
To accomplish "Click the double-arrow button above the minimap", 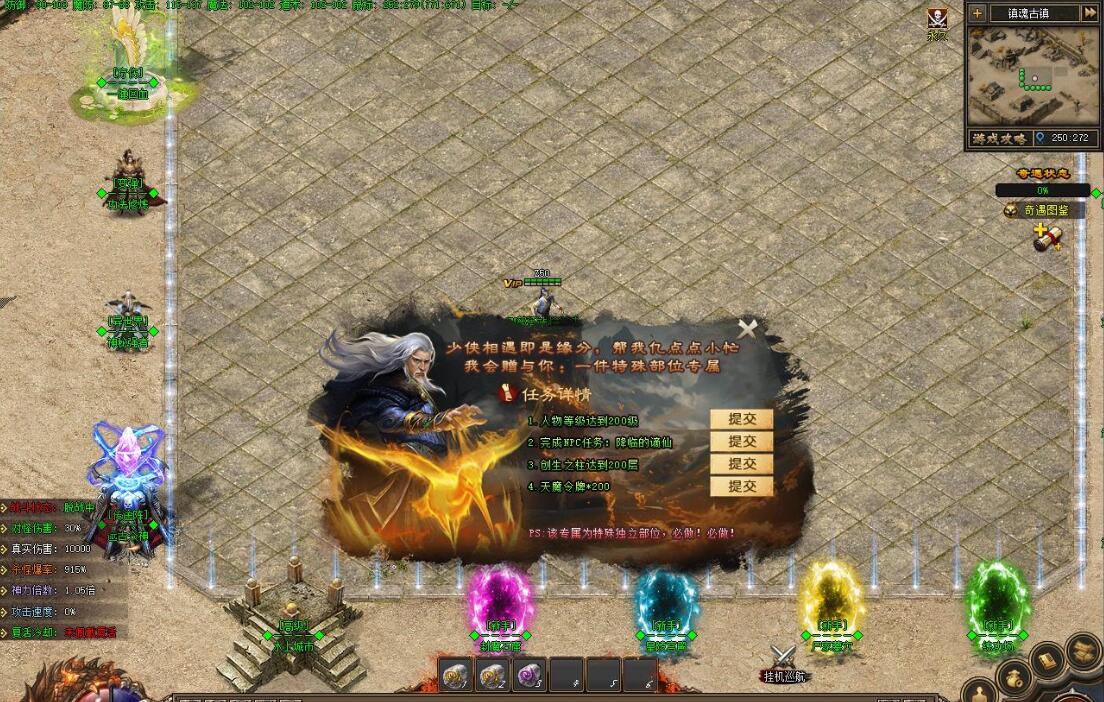I will [x=1089, y=13].
